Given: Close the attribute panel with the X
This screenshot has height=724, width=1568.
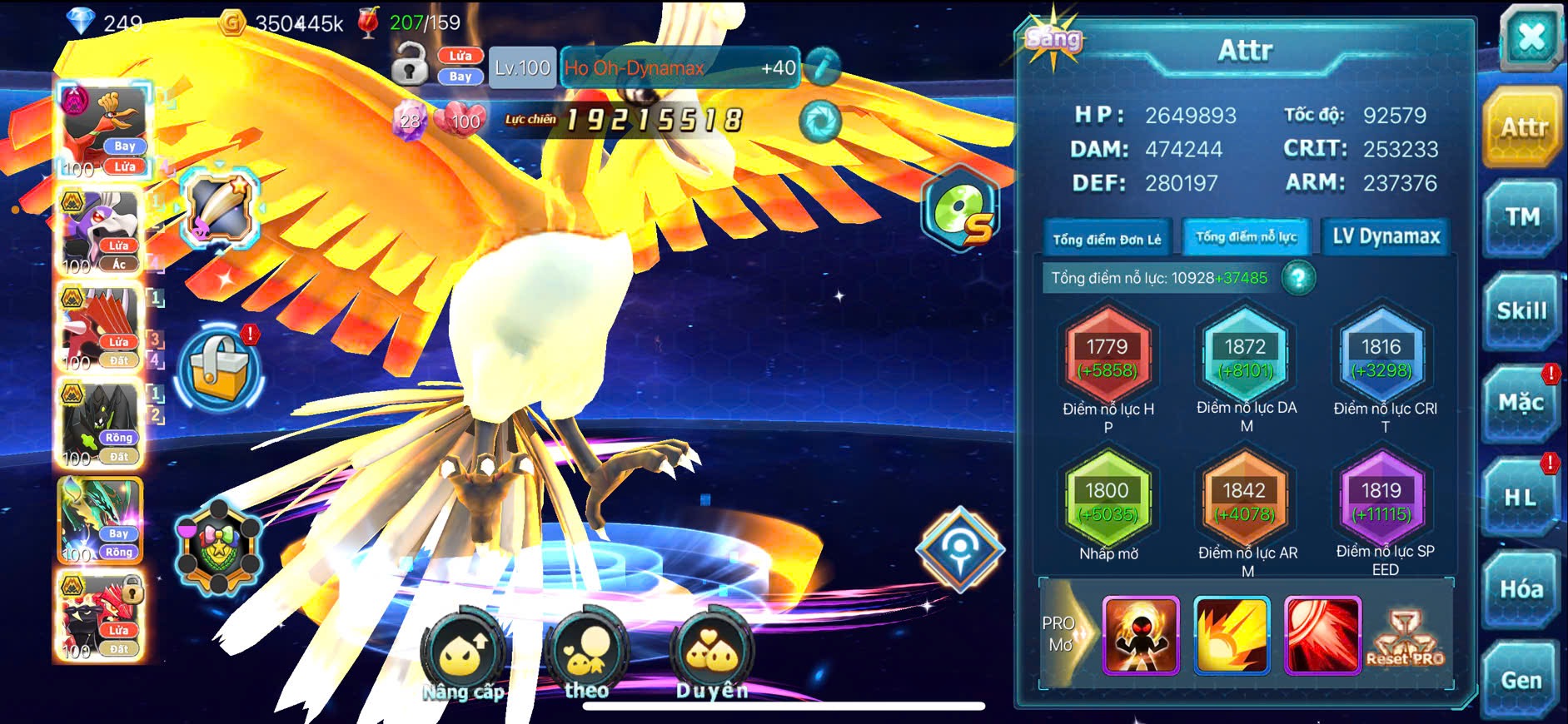Looking at the screenshot, I should [x=1531, y=38].
